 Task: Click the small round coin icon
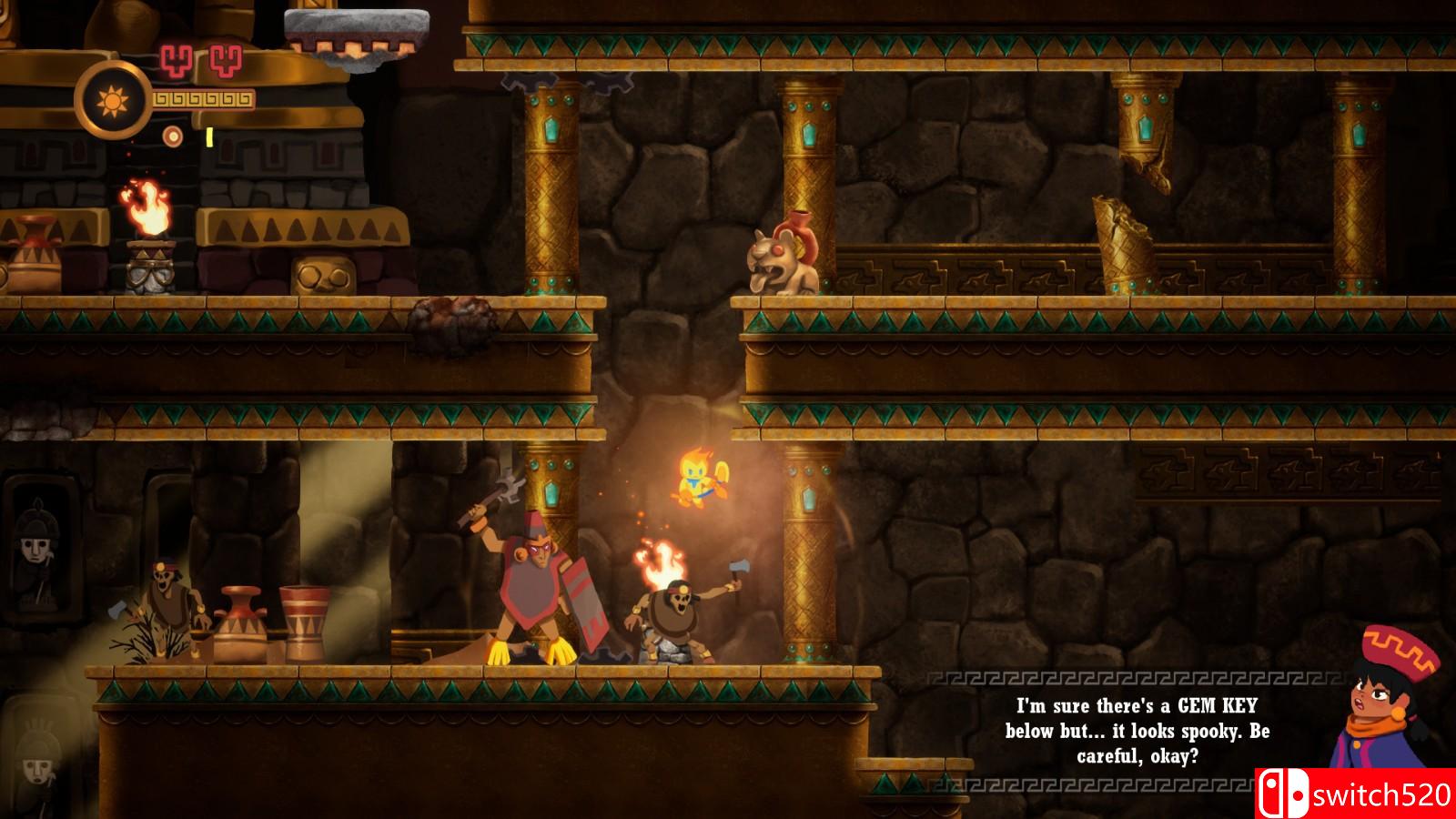point(172,137)
